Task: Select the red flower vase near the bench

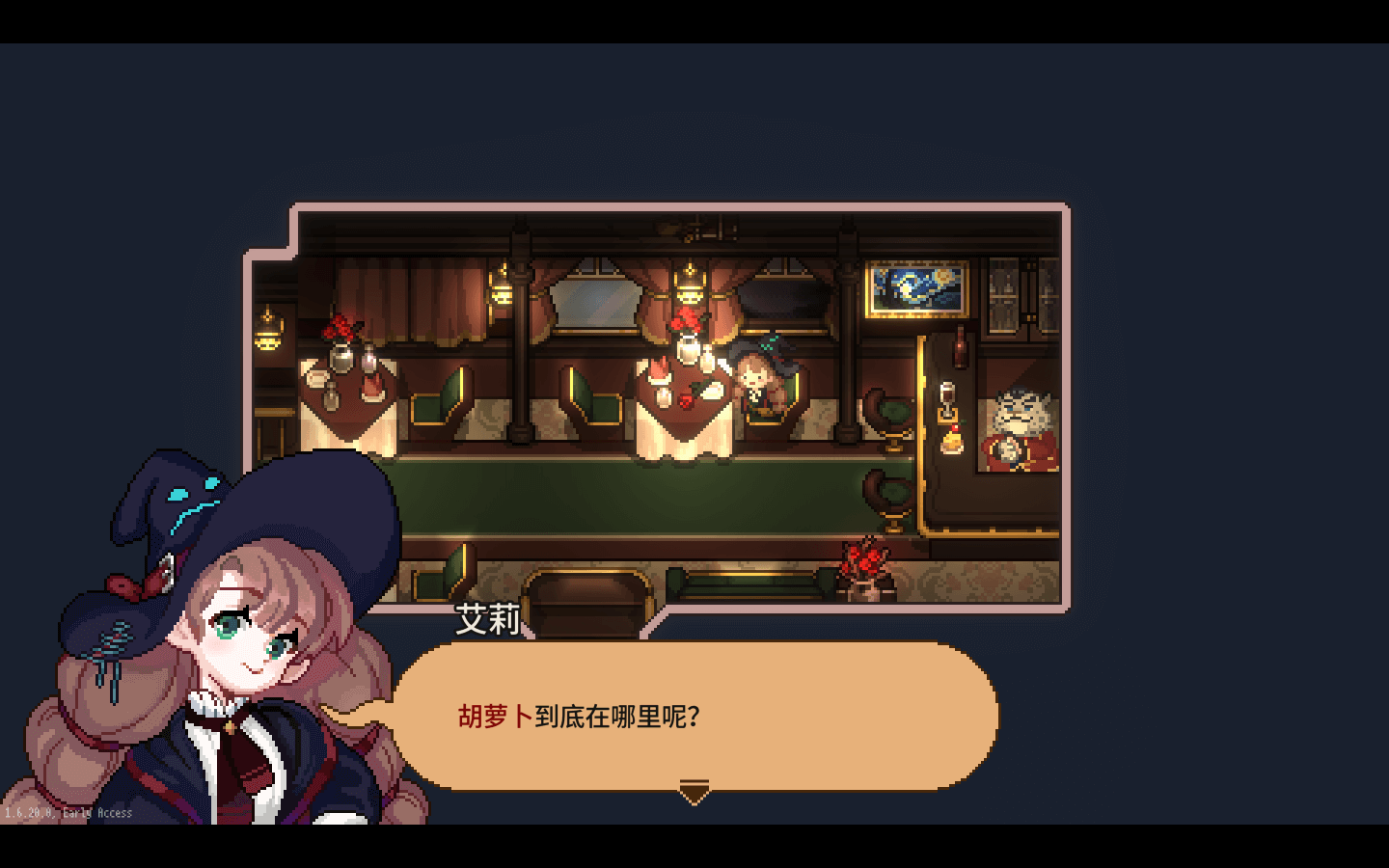Action: (865, 564)
